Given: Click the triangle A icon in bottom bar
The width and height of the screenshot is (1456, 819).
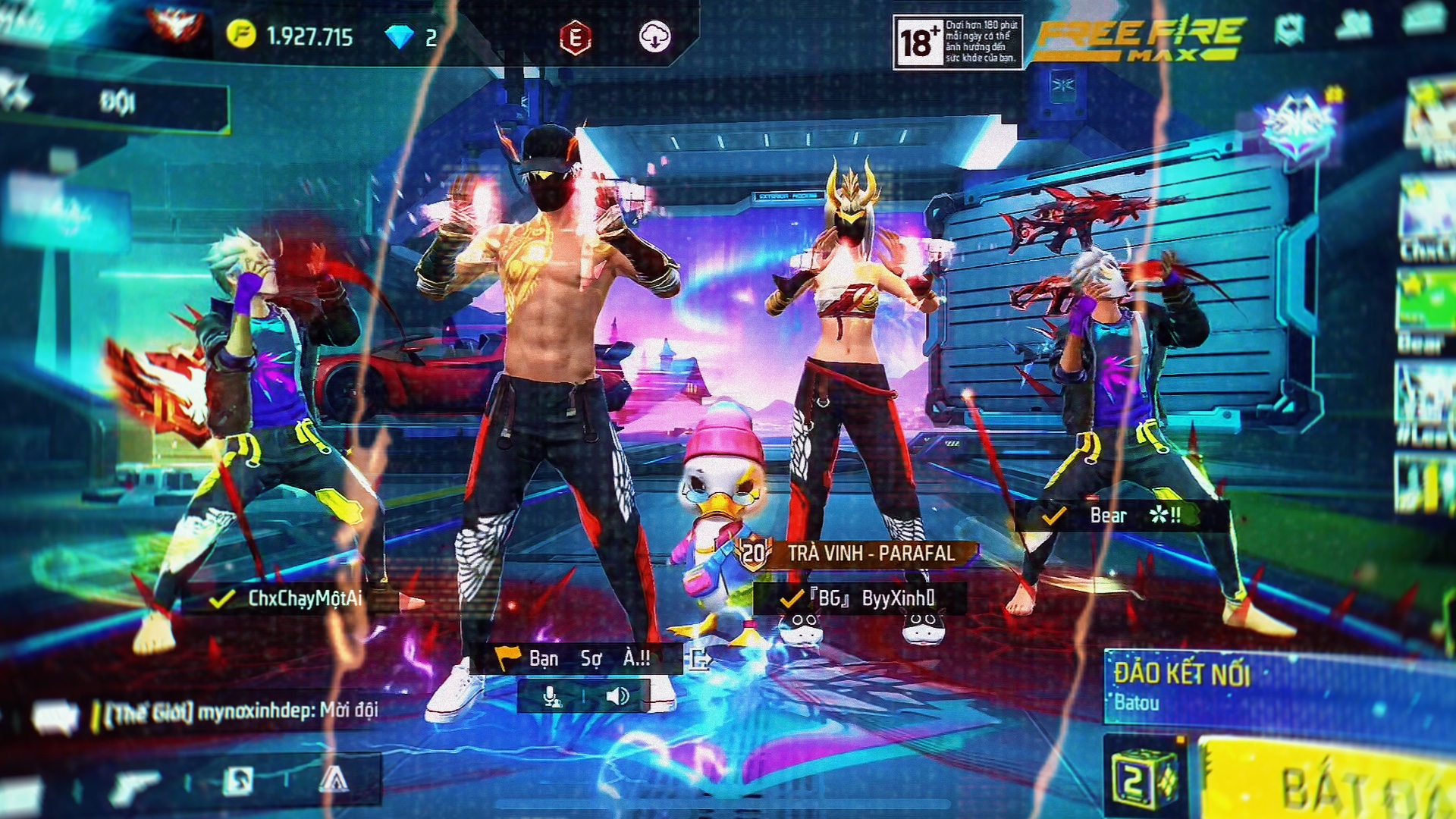Looking at the screenshot, I should [x=334, y=780].
